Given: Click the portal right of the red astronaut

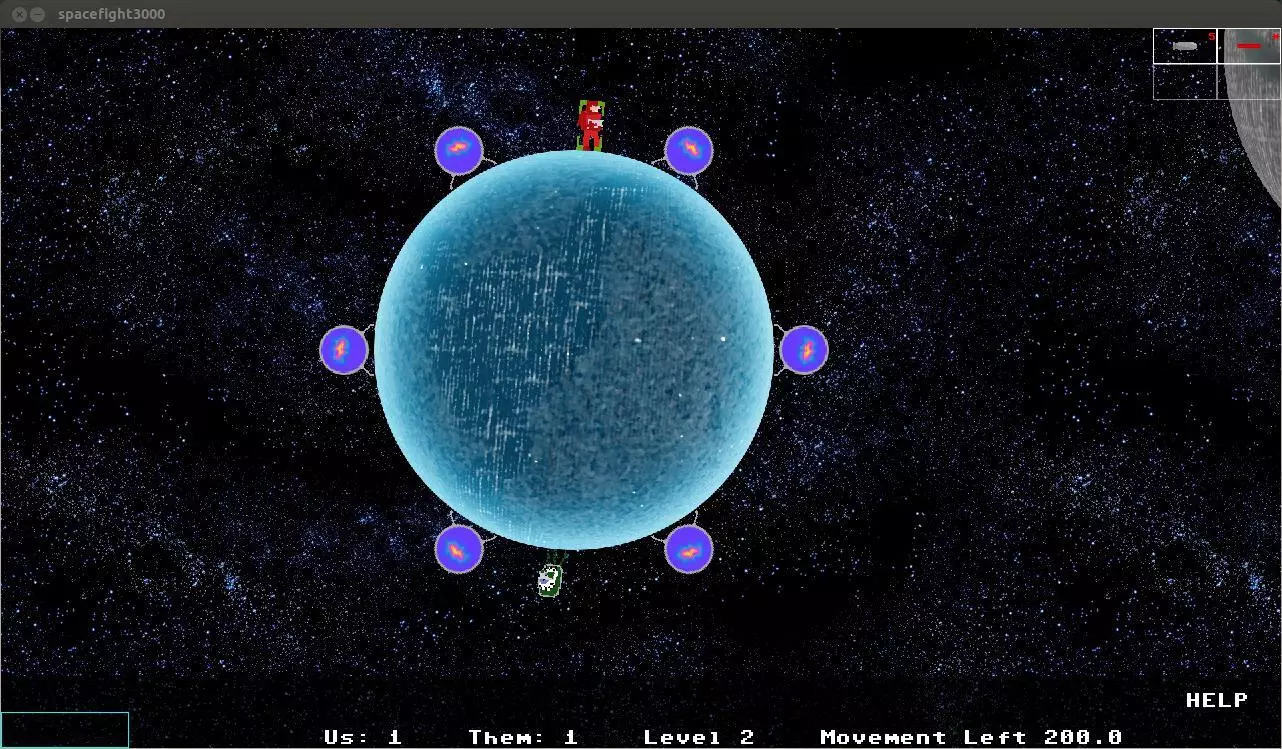Looking at the screenshot, I should (690, 151).
